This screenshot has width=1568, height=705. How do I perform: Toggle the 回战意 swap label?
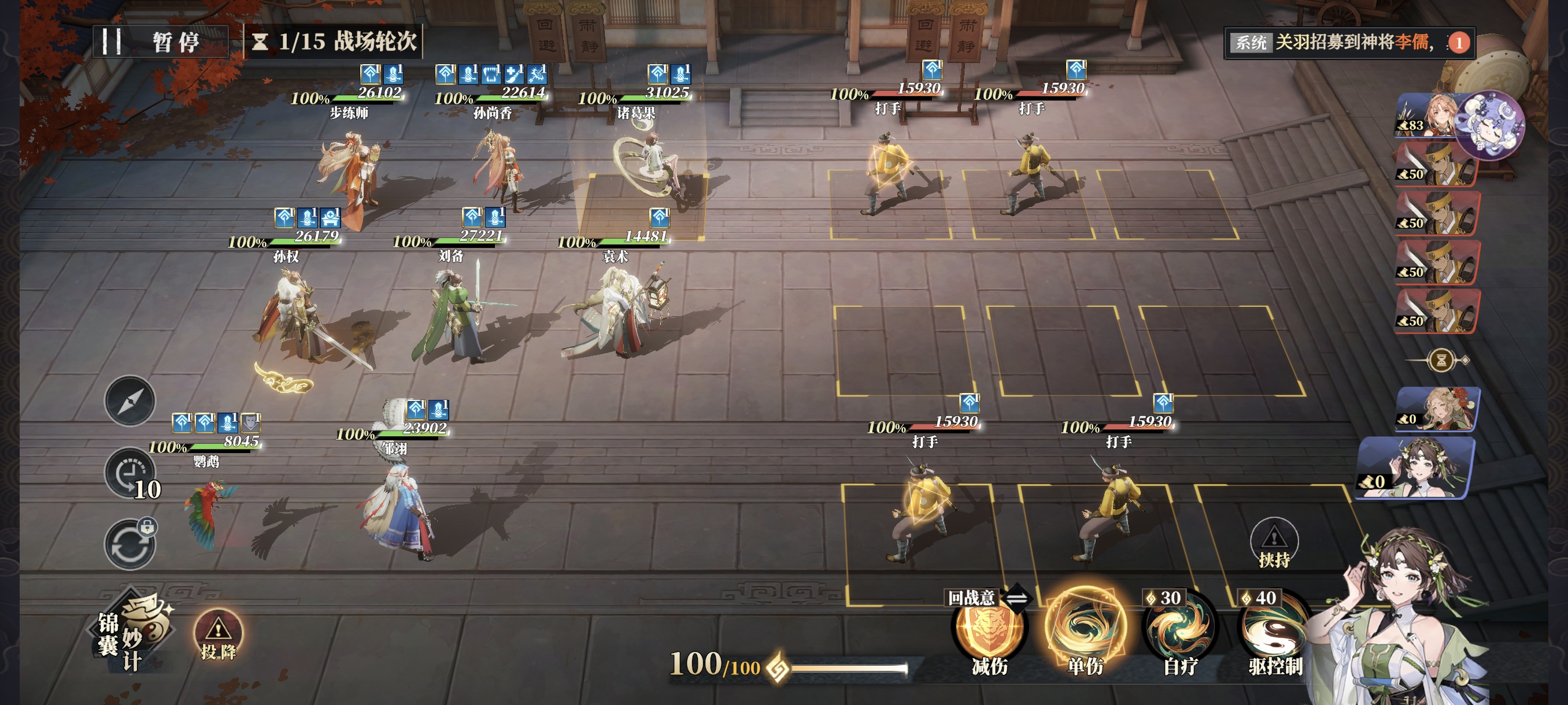[x=988, y=598]
